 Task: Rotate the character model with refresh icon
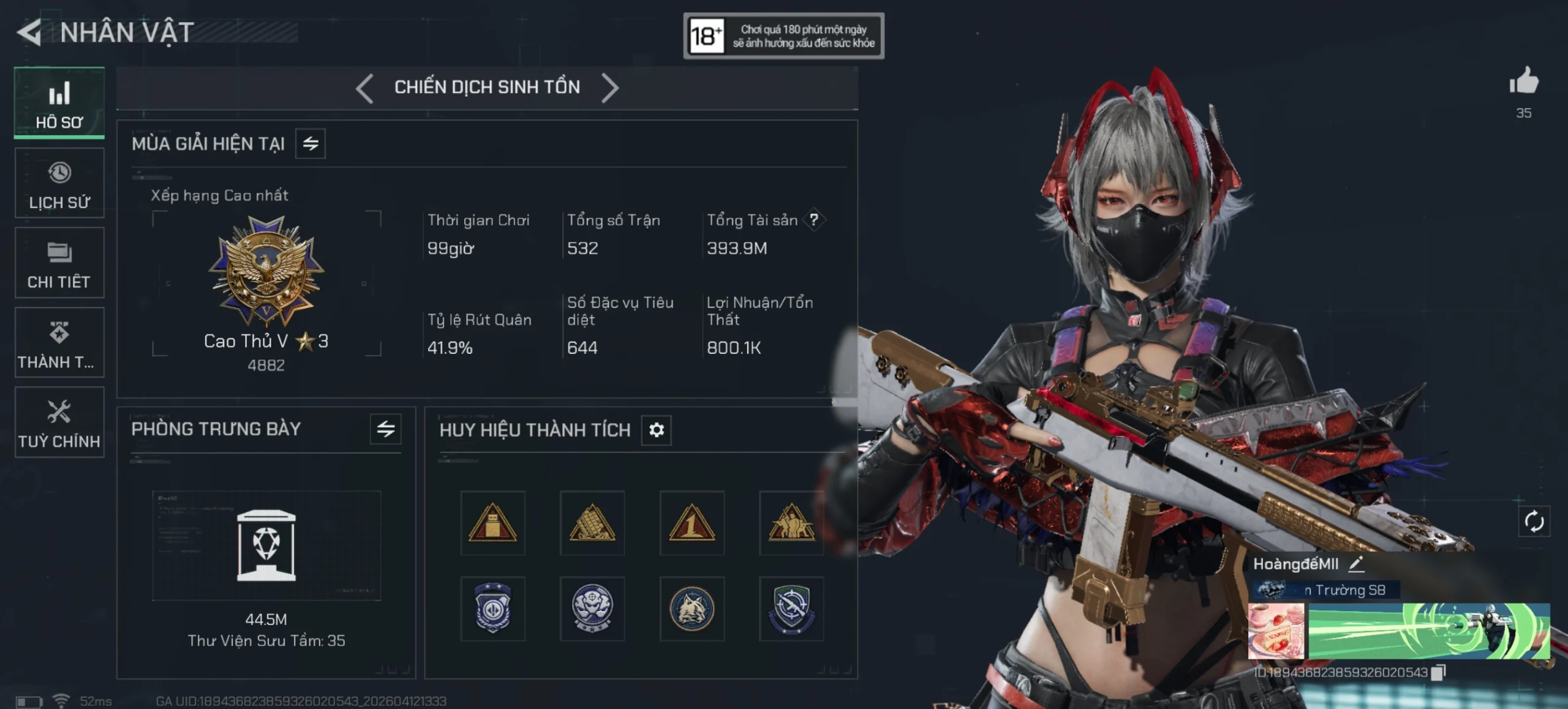click(1534, 522)
